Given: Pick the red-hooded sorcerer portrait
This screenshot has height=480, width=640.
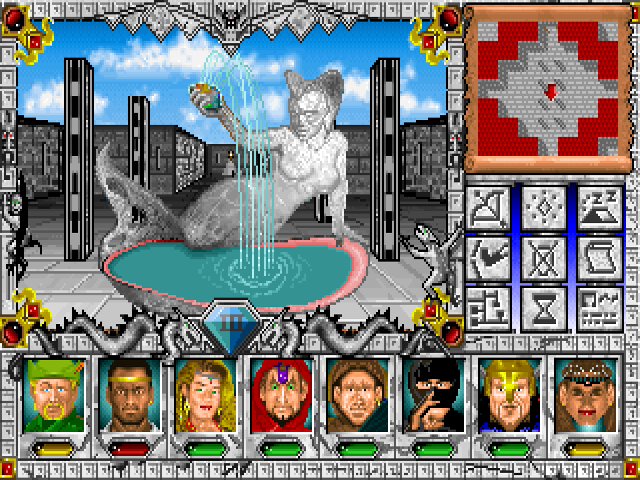Looking at the screenshot, I should click(276, 396).
